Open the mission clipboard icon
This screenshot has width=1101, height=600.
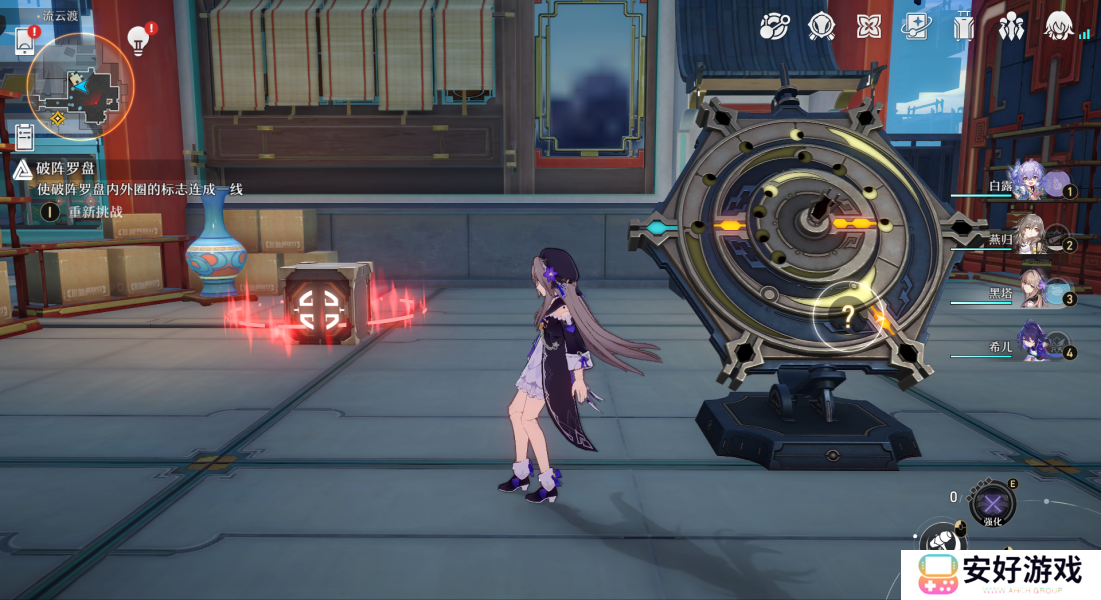25,137
